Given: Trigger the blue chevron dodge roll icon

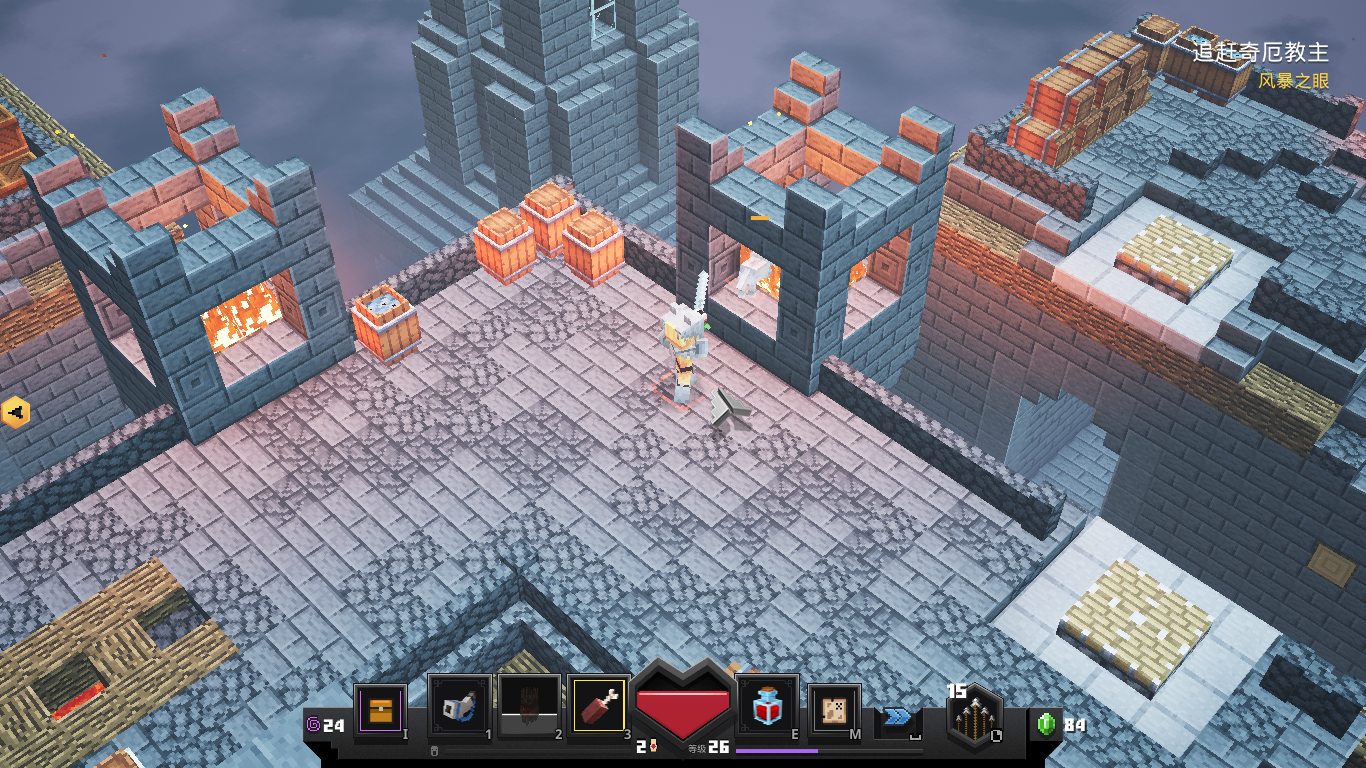Looking at the screenshot, I should point(897,717).
